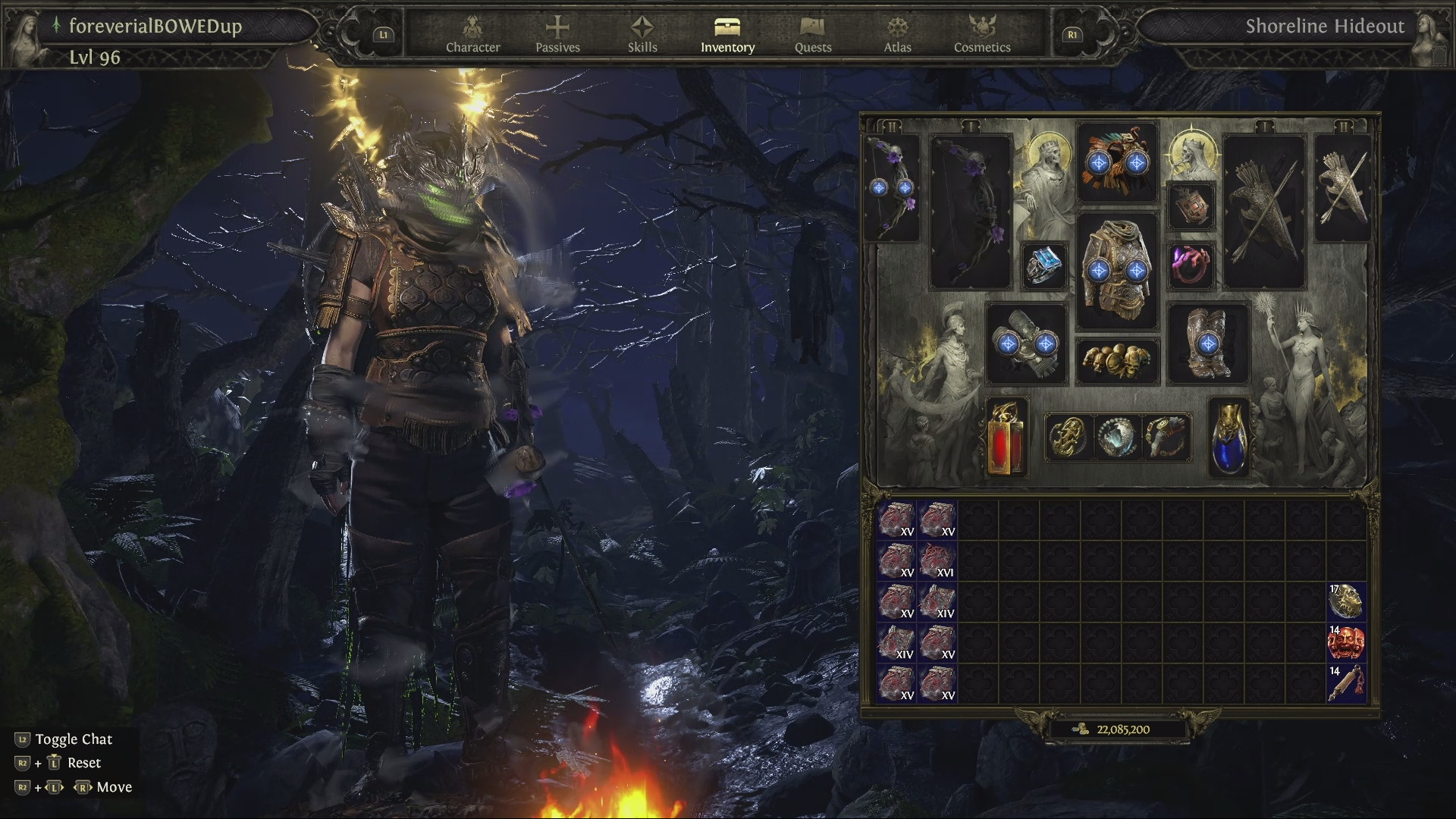Choose the blue gem ring

point(1045,265)
